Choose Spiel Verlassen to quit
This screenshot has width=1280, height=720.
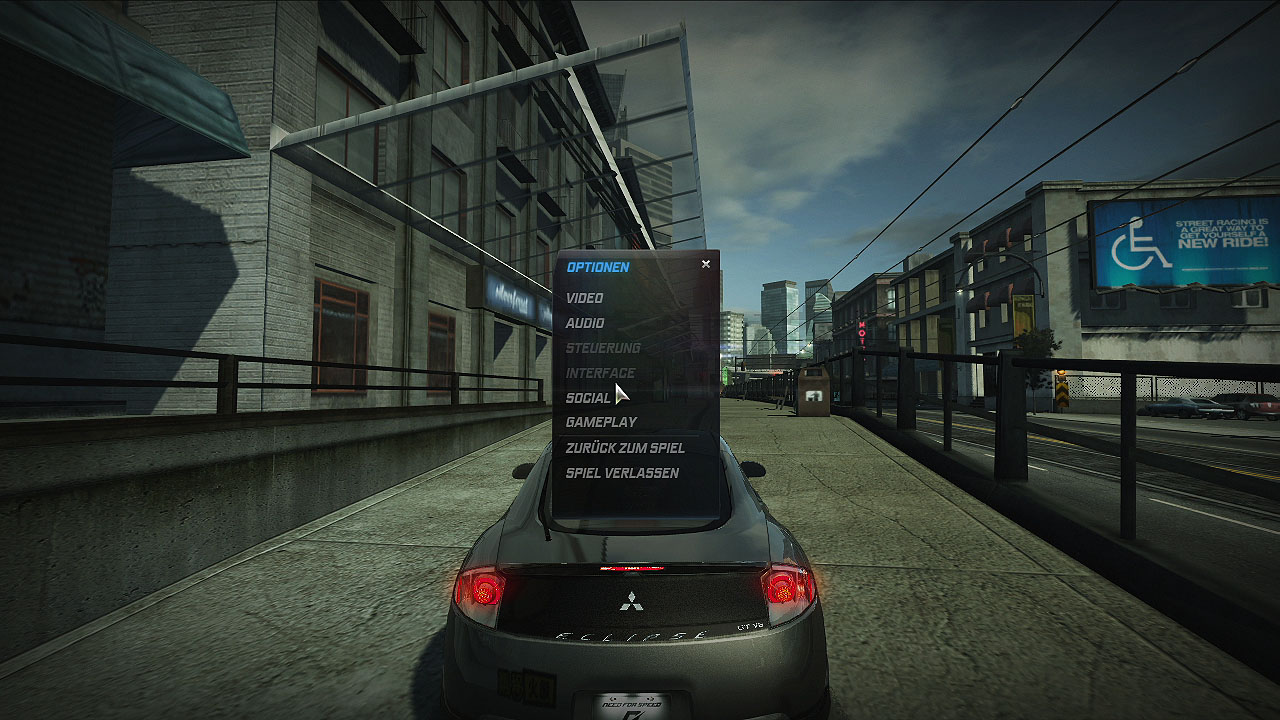point(622,473)
